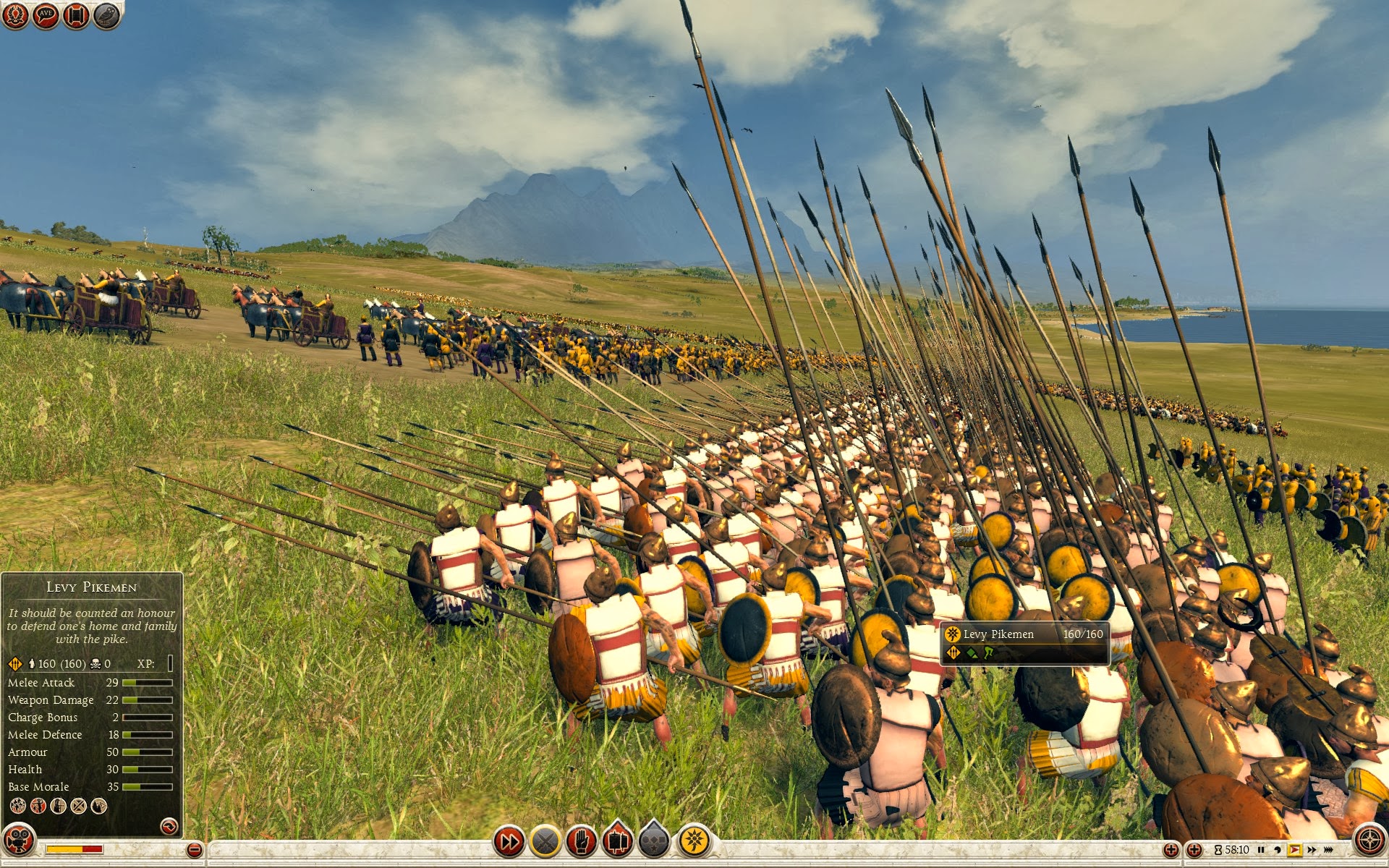1389x868 pixels.
Task: Open the group formations button
Action: [654, 842]
